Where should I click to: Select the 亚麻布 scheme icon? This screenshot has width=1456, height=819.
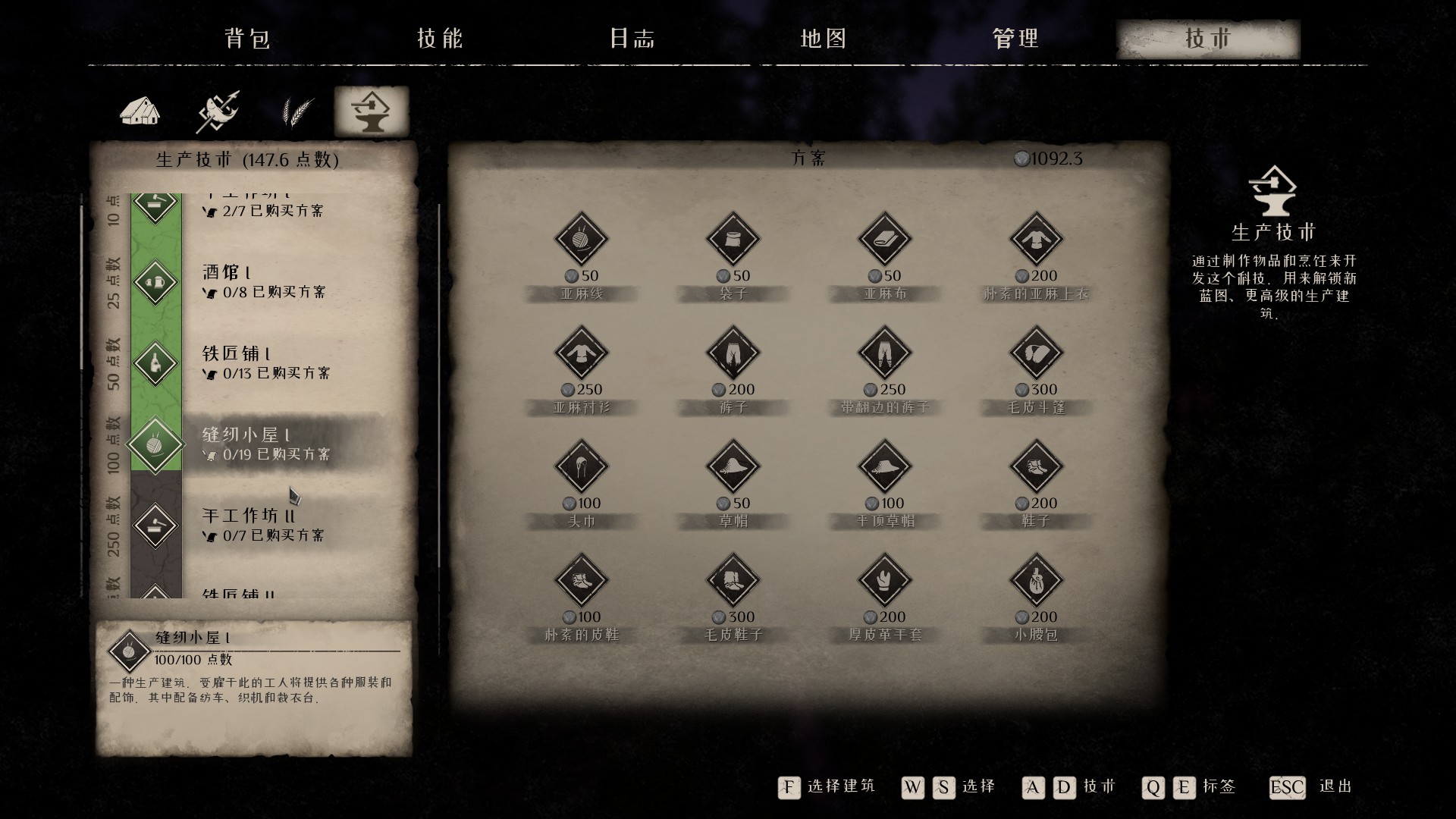884,239
